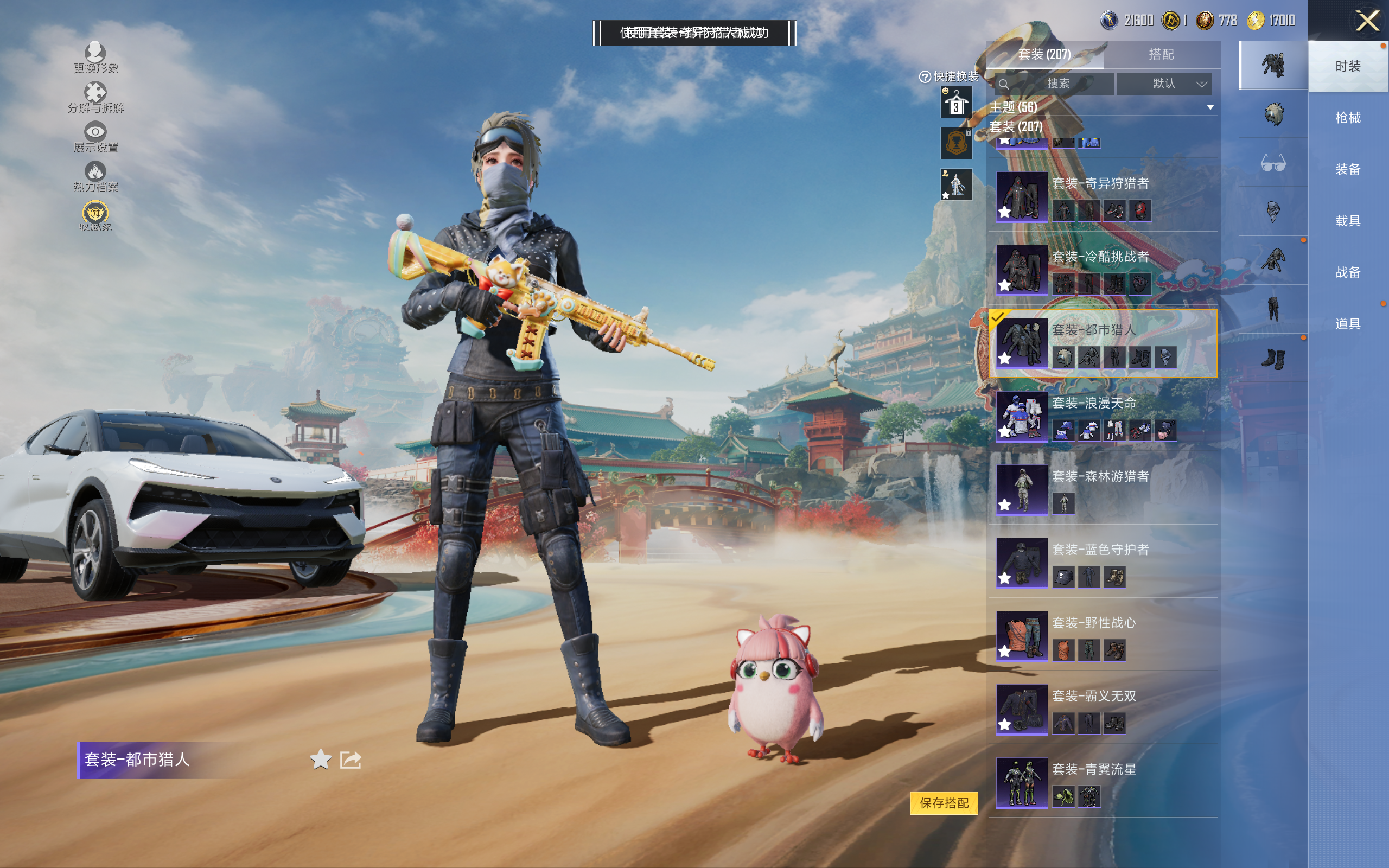Open 热力档案 heat profile

coord(95,177)
